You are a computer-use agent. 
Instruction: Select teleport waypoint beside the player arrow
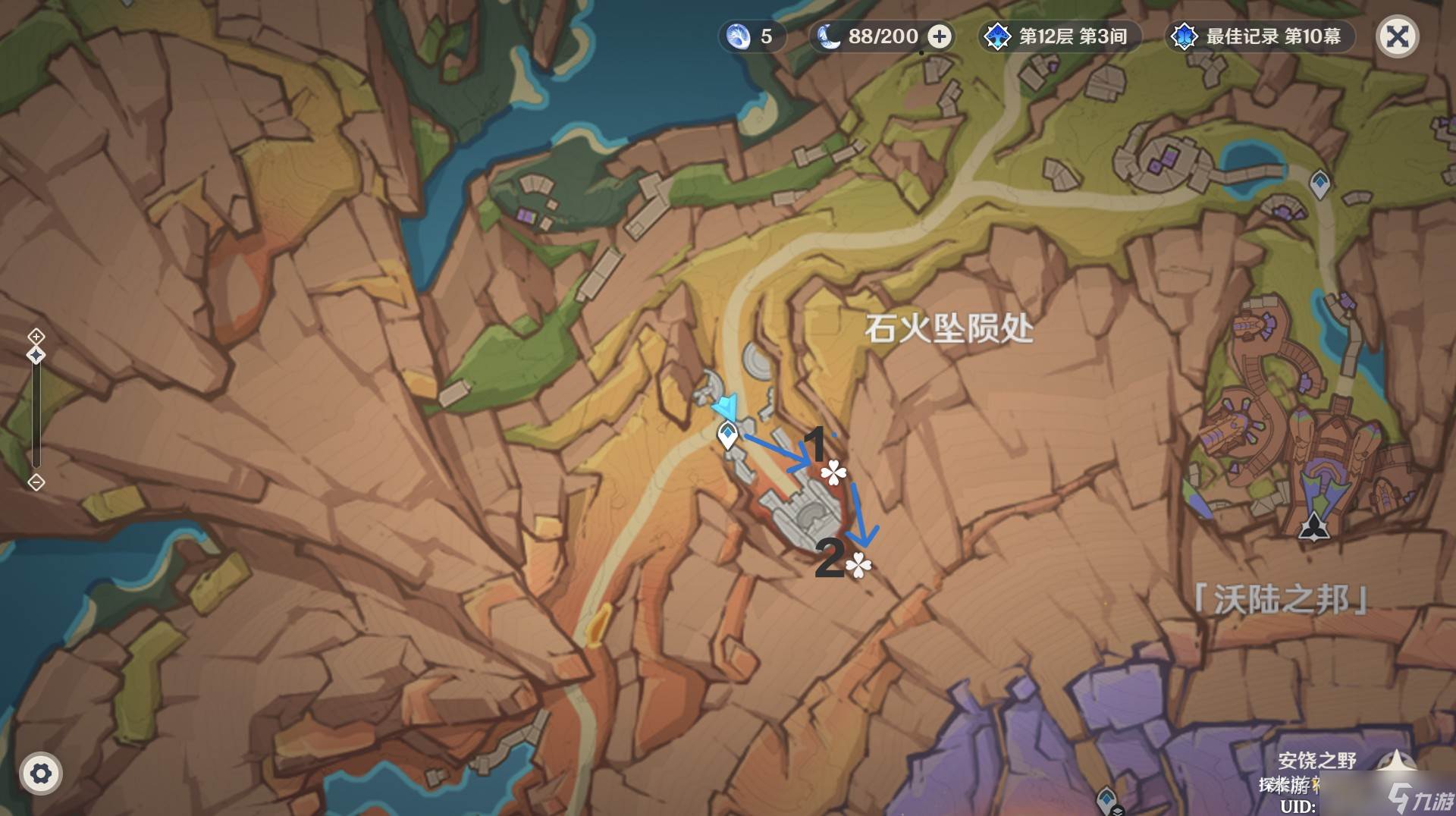[x=728, y=435]
